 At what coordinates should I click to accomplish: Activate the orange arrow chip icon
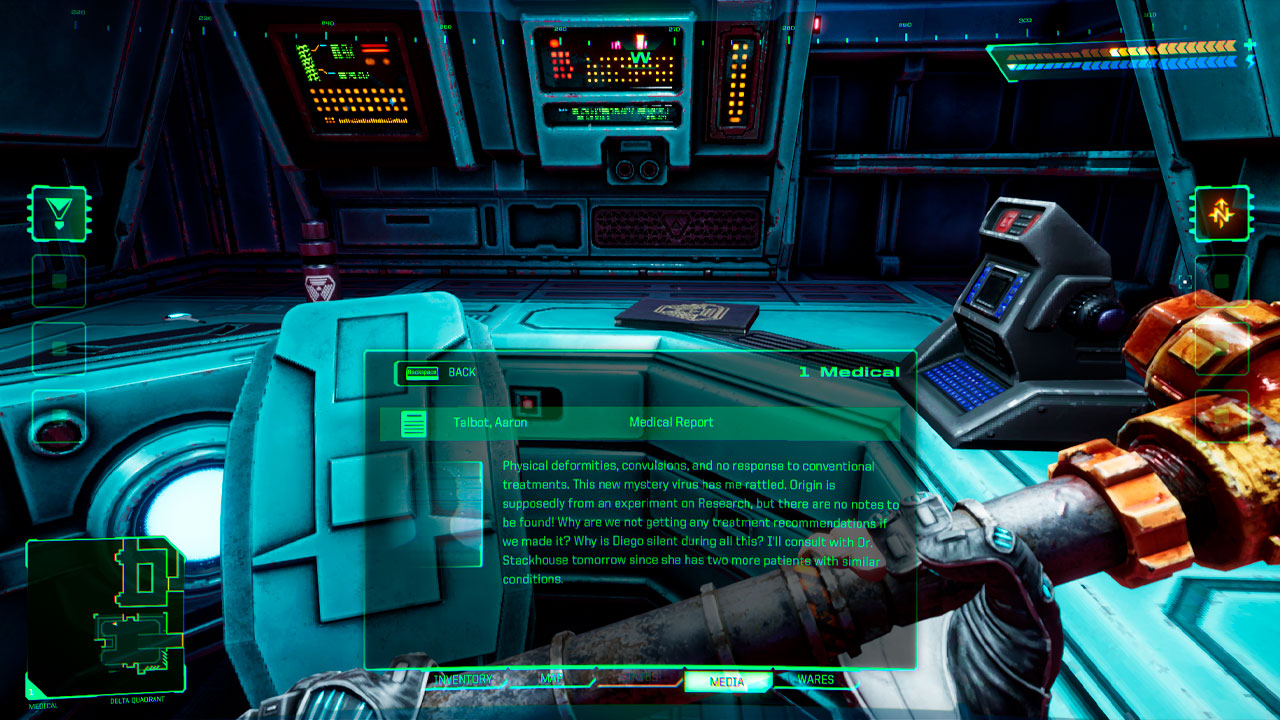pos(1222,213)
